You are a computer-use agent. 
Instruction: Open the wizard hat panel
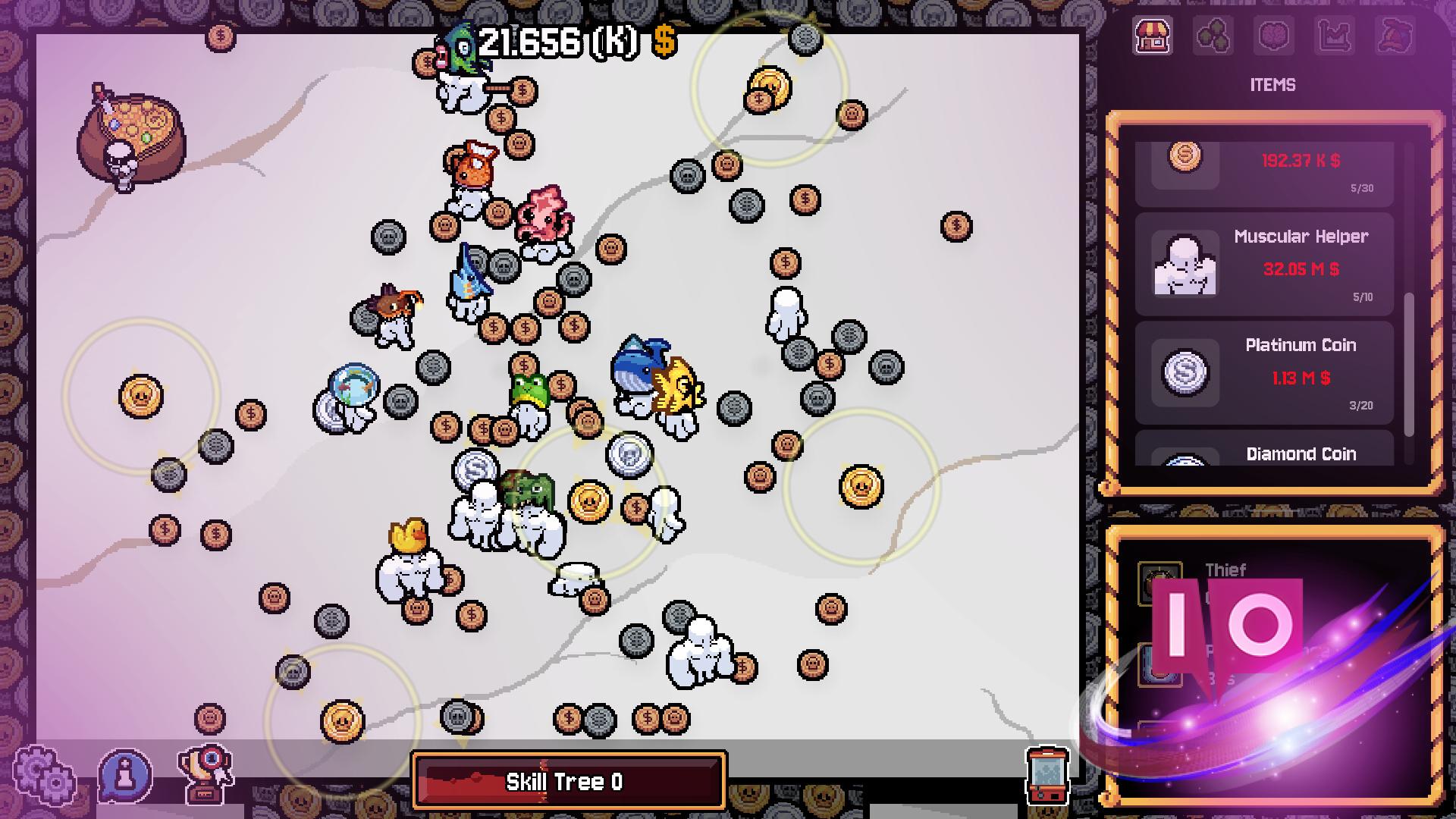pos(1395,35)
